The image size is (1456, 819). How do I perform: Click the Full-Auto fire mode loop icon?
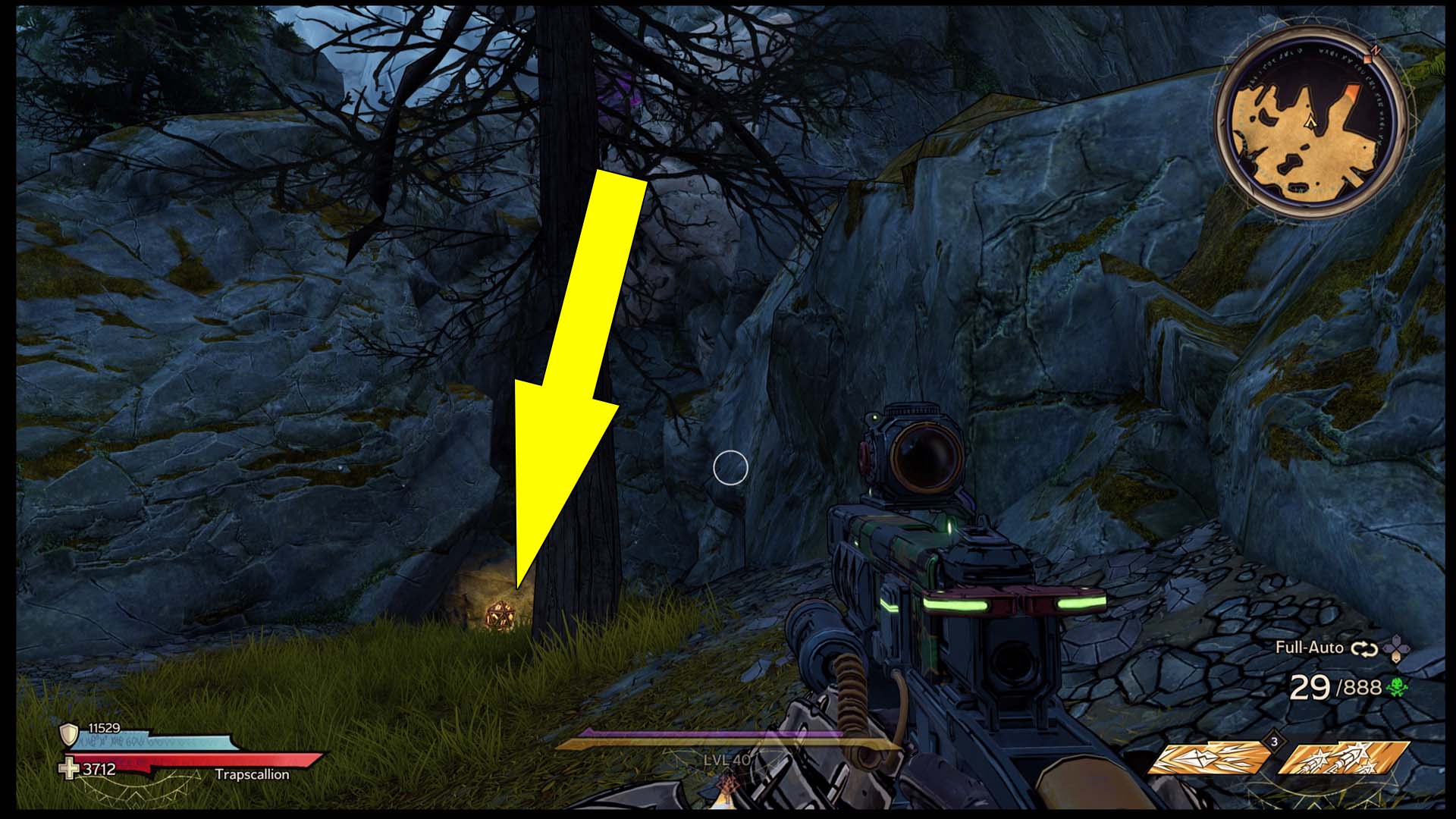1364,650
